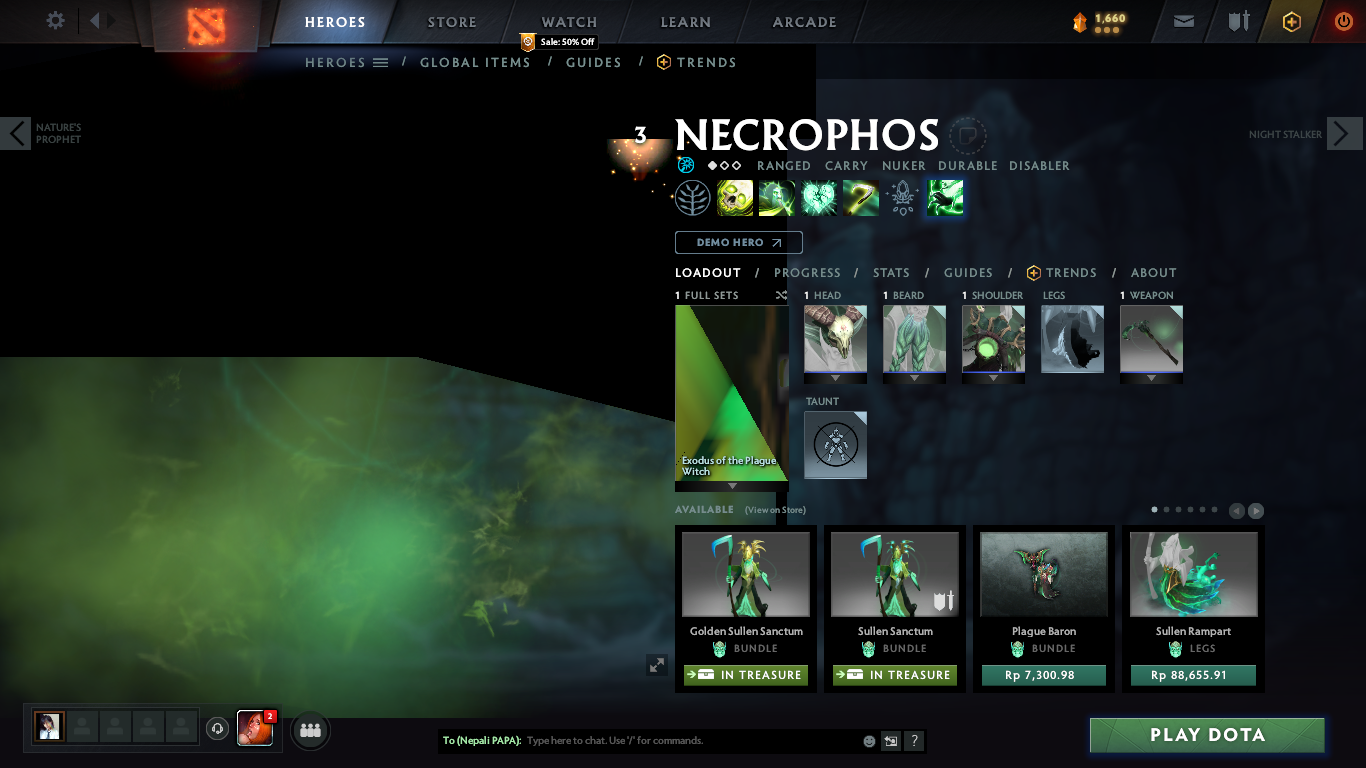
Task: View the Heartstopper Aura ability icon
Action: [819, 197]
